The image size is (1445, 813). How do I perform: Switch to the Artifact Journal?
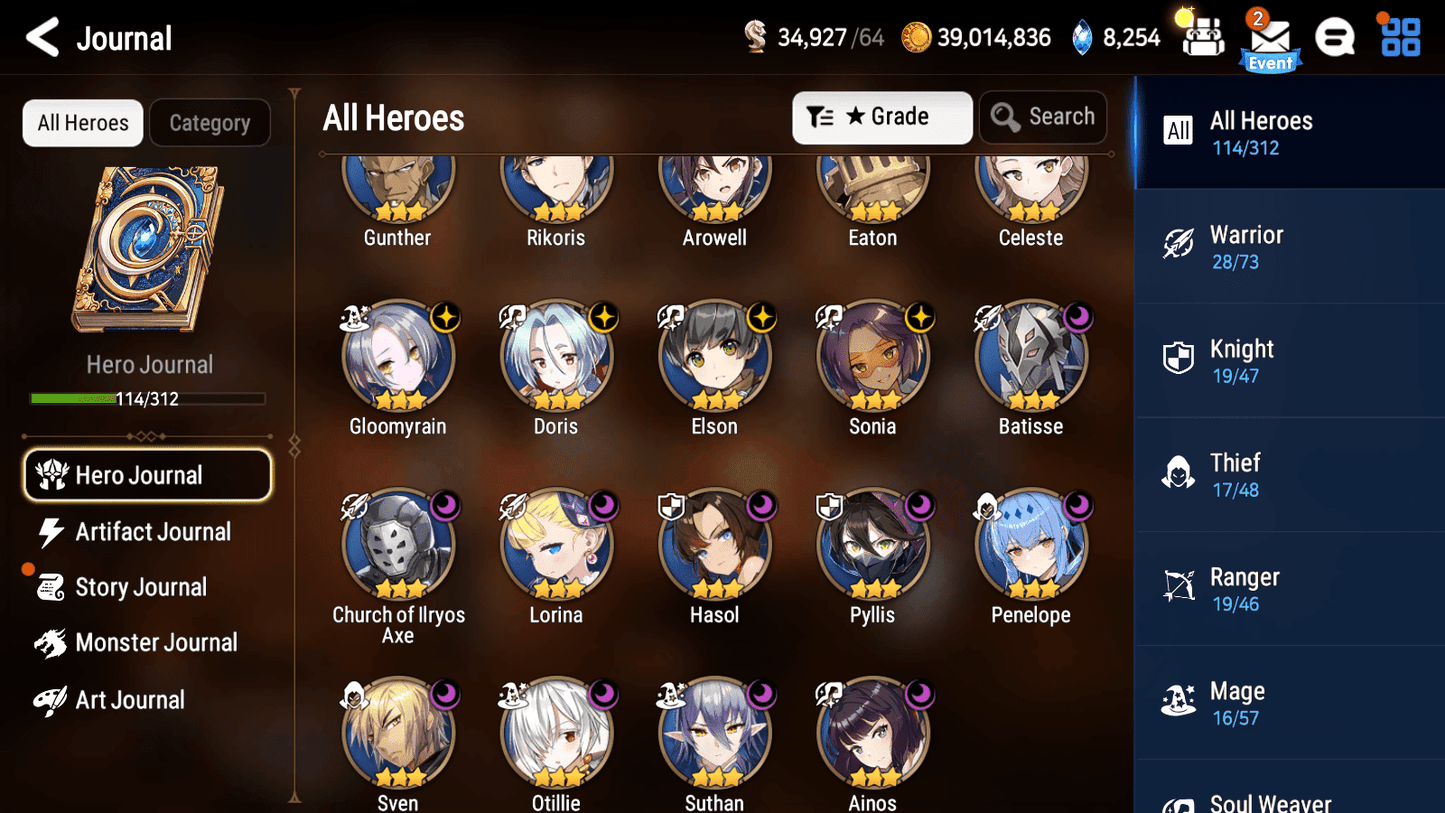[x=150, y=532]
